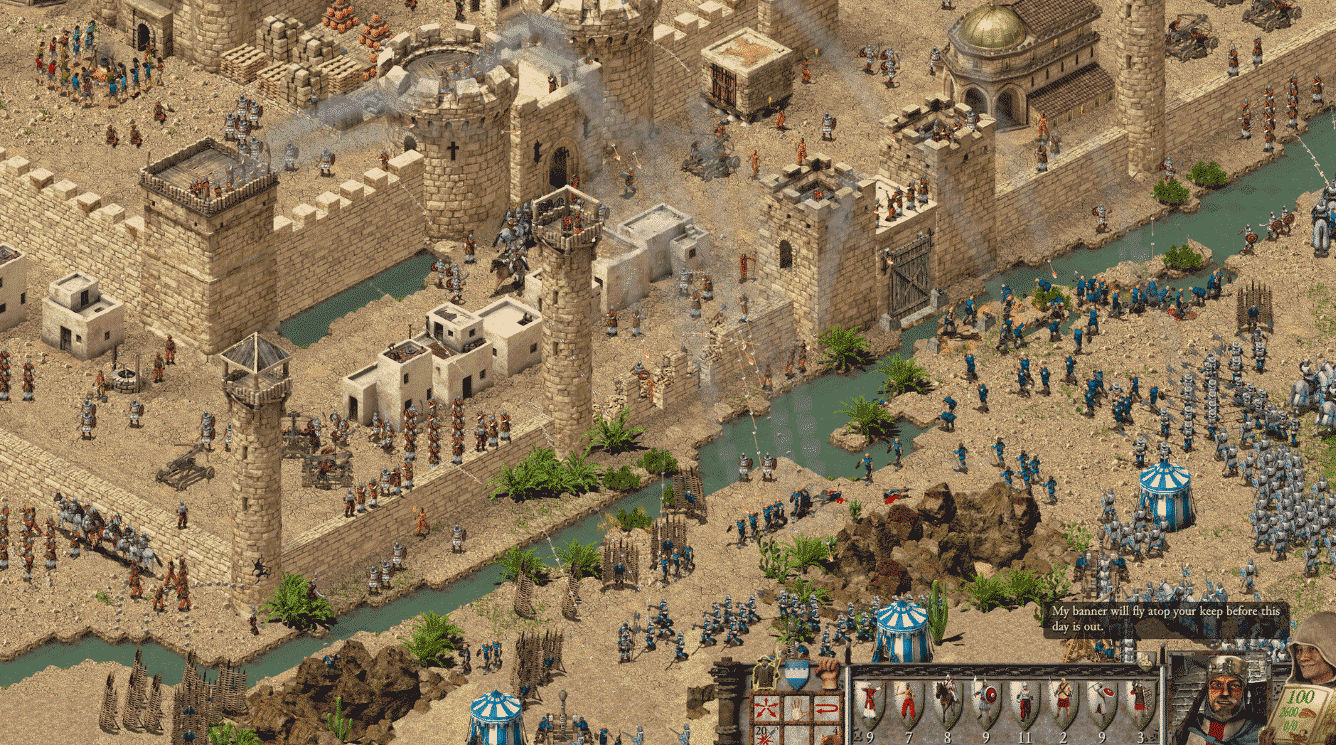Click the blue striped shield icon
This screenshot has height=745, width=1336.
point(796,674)
